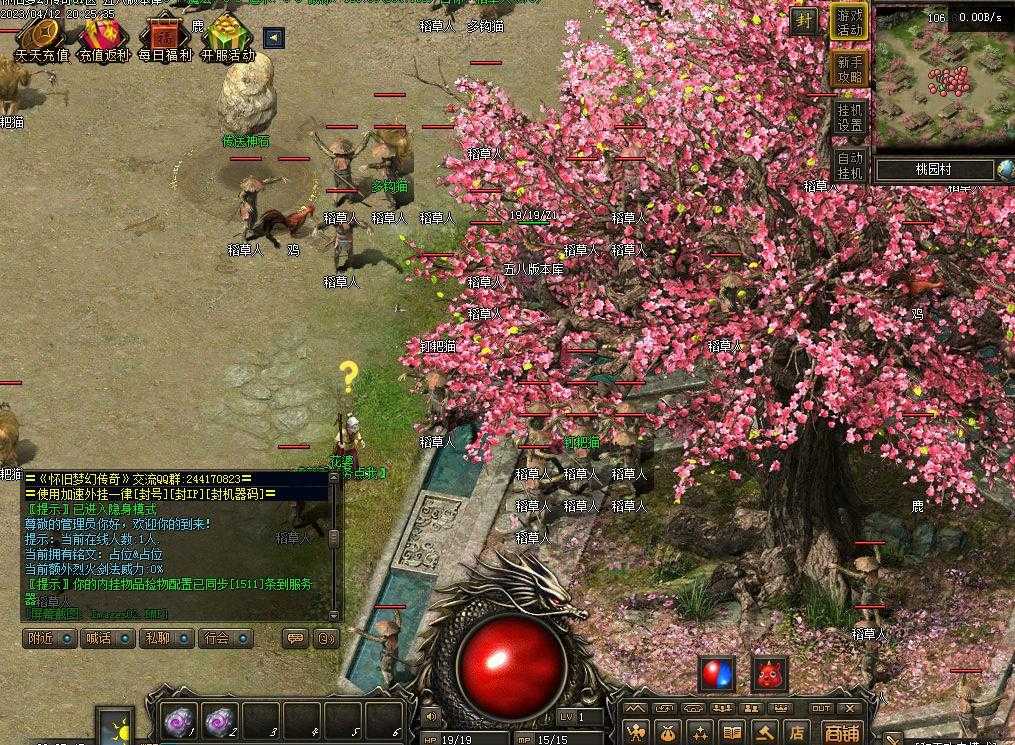Click the red demon mask icon
1015x745 pixels.
click(770, 673)
